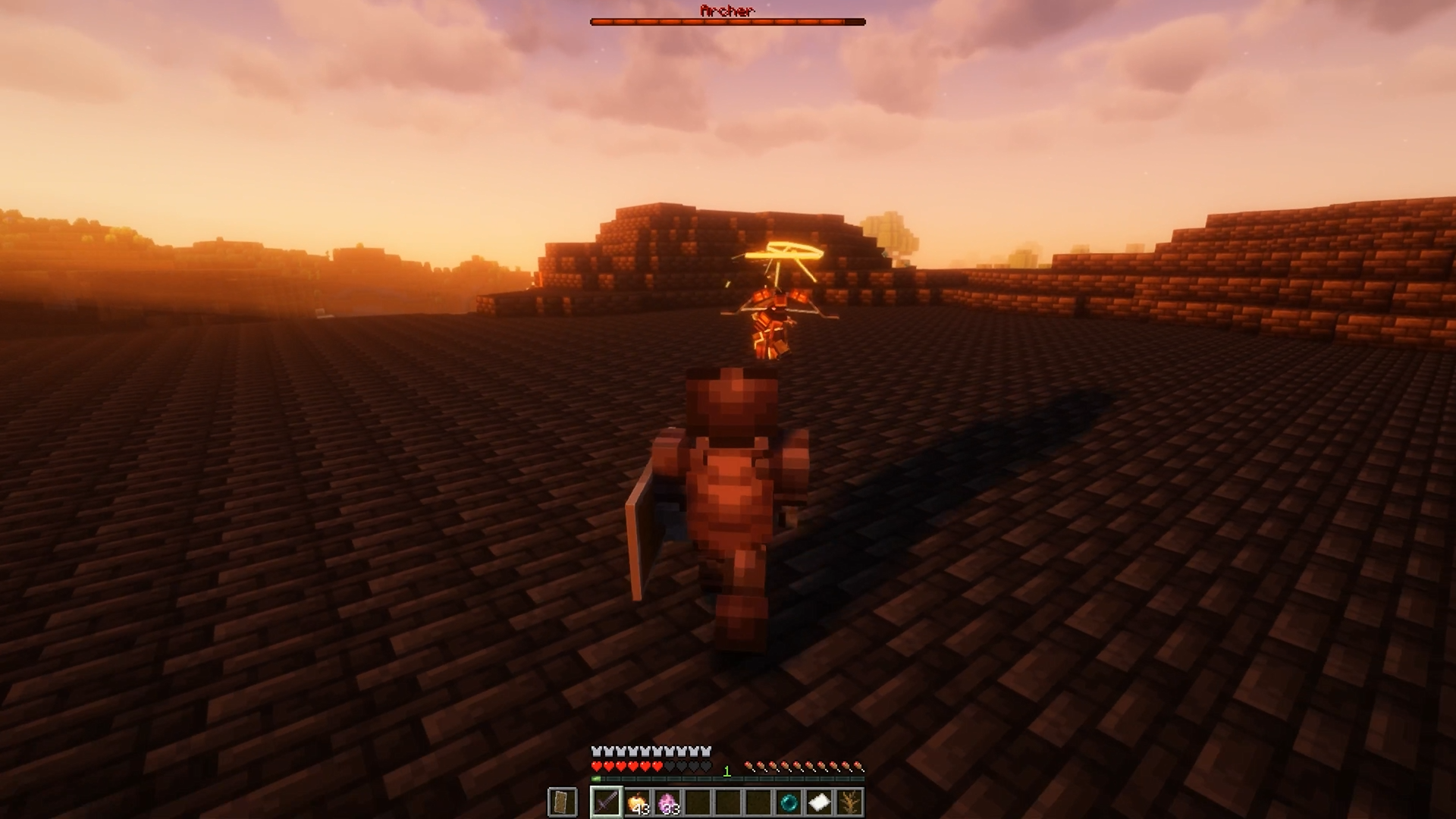Screen dimensions: 1456x819
Task: Click the last armor icon on the armor row
Action: [x=705, y=751]
